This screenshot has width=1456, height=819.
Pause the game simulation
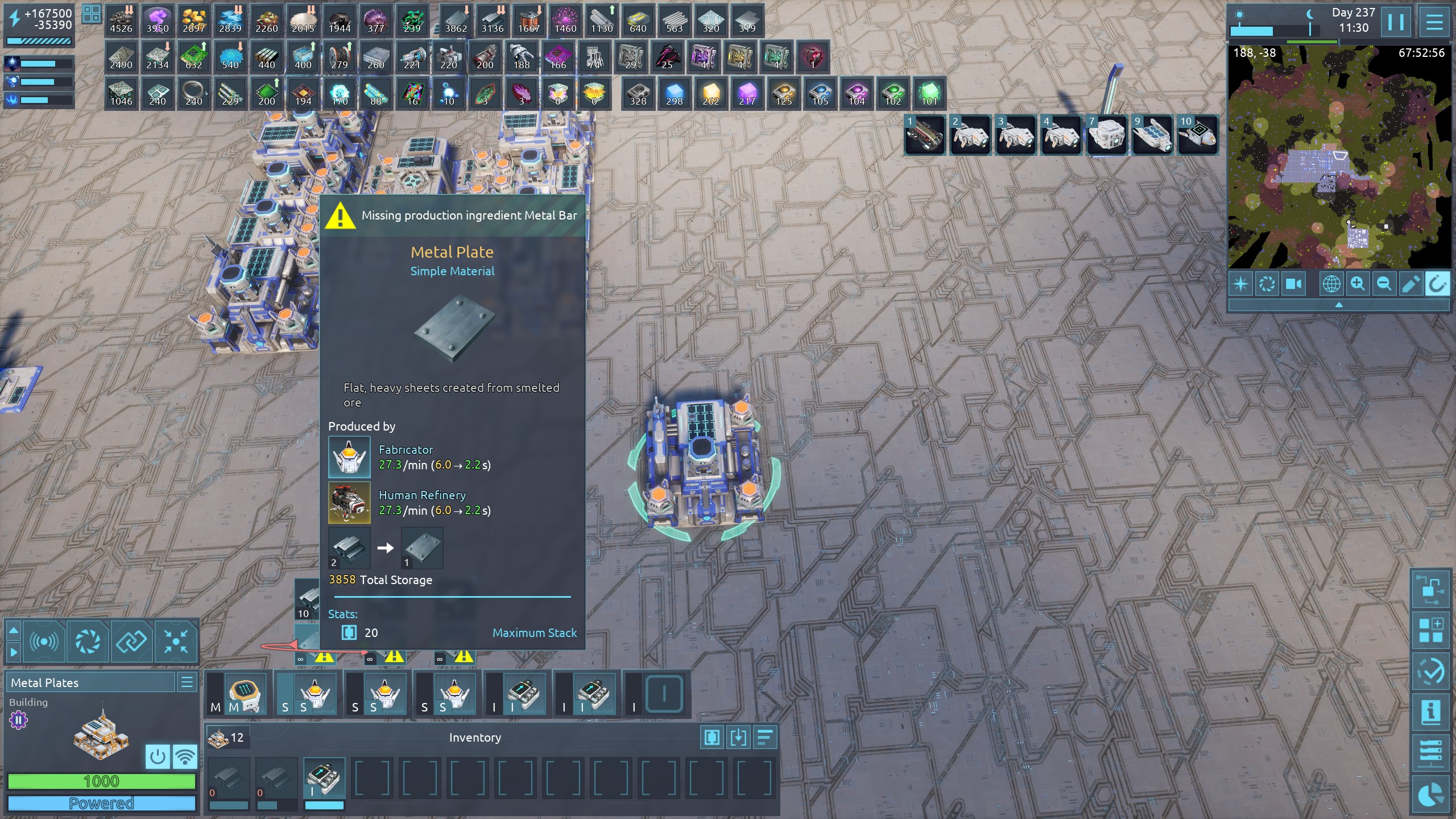[1396, 22]
